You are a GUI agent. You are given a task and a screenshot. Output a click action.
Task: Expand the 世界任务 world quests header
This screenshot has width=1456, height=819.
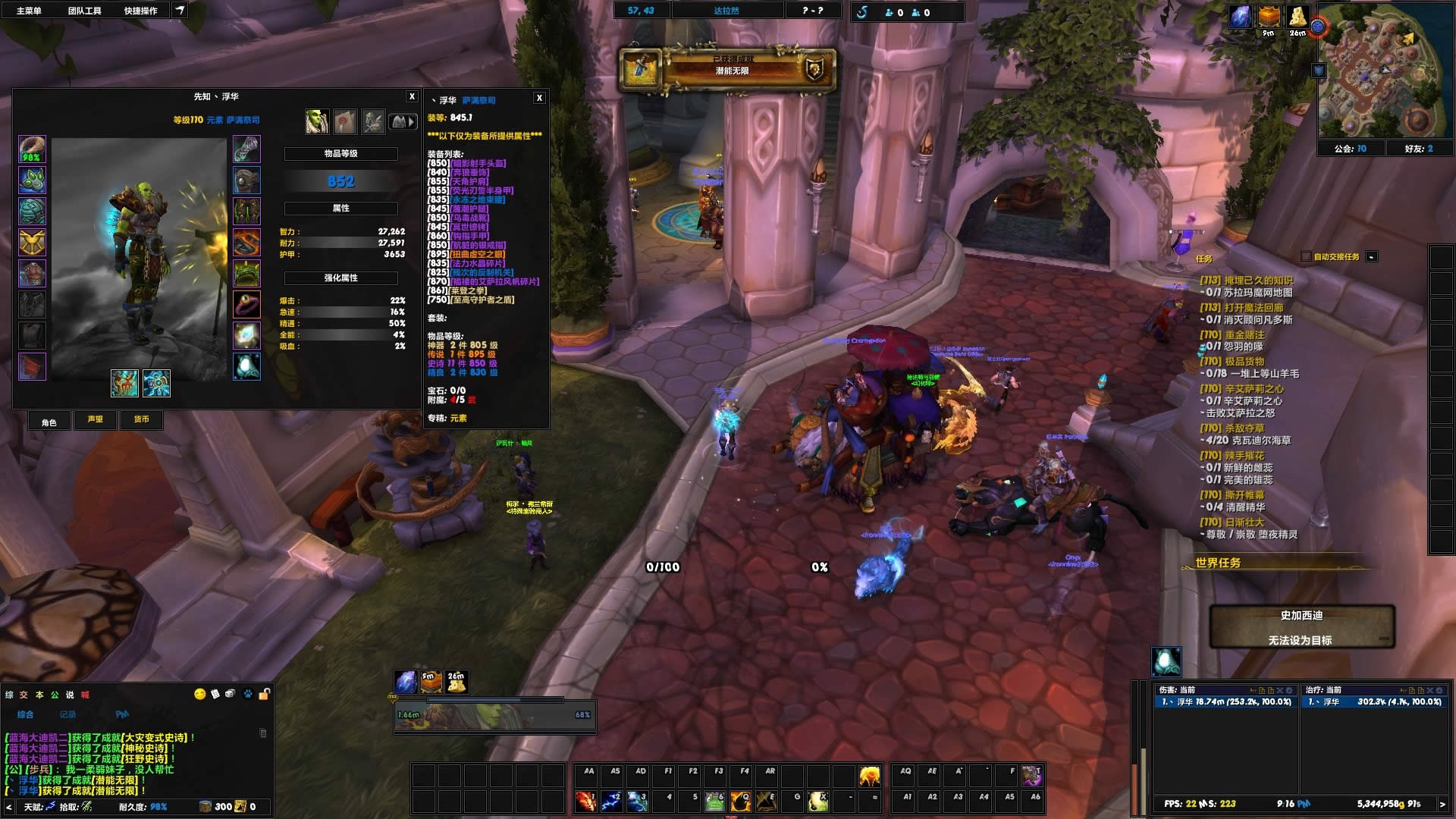point(1218,563)
